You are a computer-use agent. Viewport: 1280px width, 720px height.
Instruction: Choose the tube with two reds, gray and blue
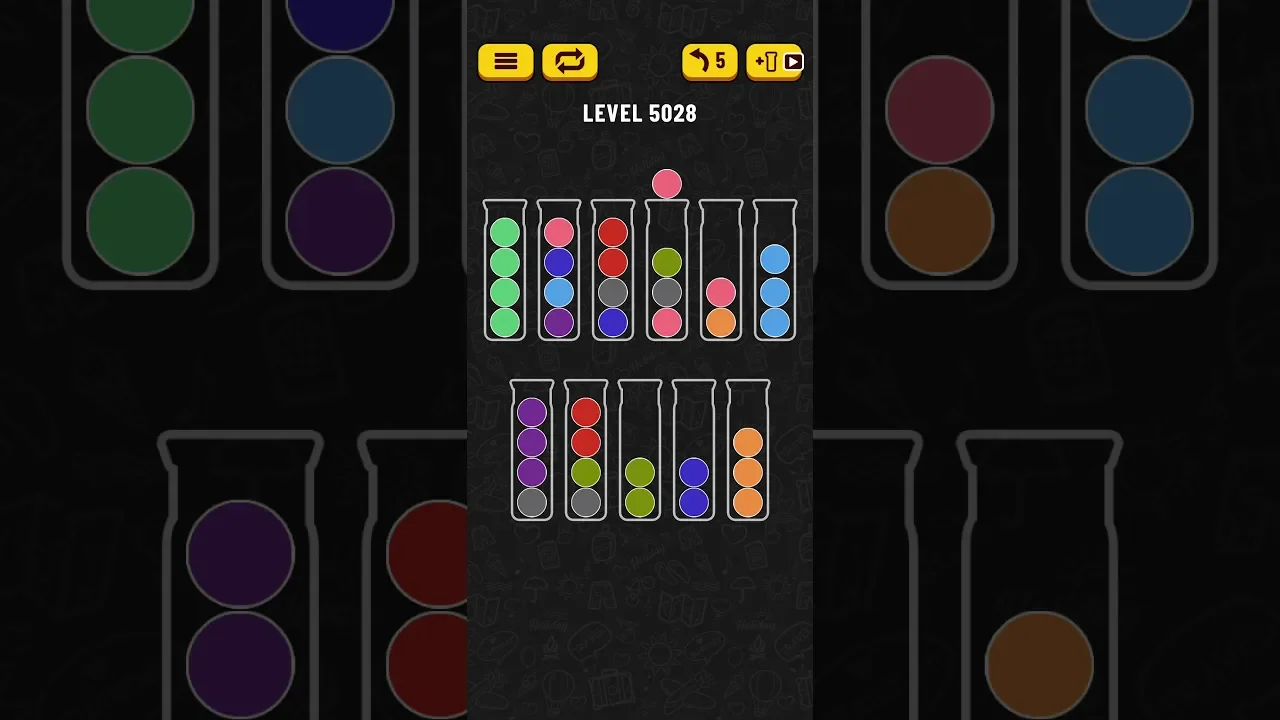[613, 272]
